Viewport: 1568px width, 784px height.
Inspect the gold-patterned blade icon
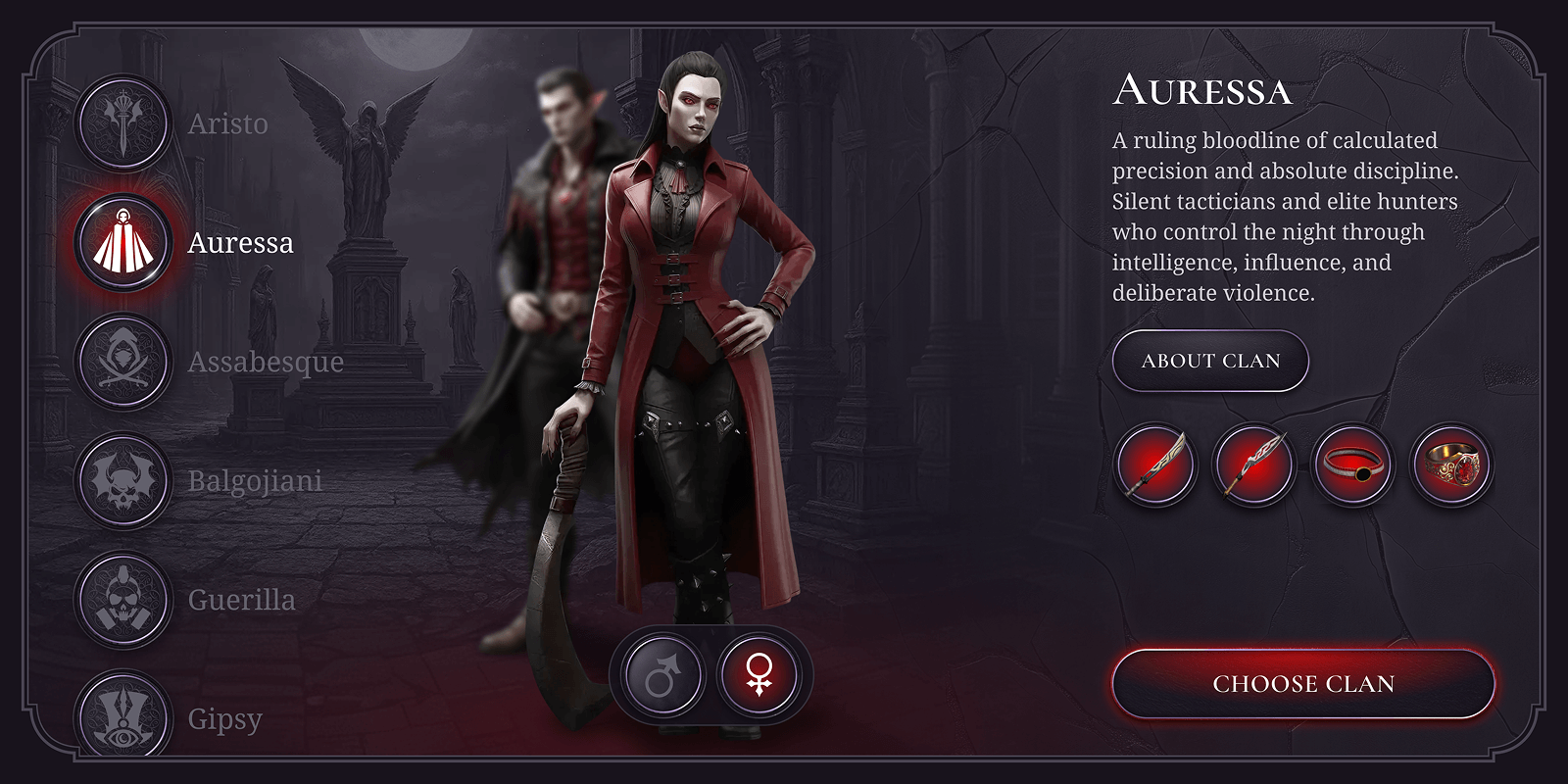point(1156,465)
